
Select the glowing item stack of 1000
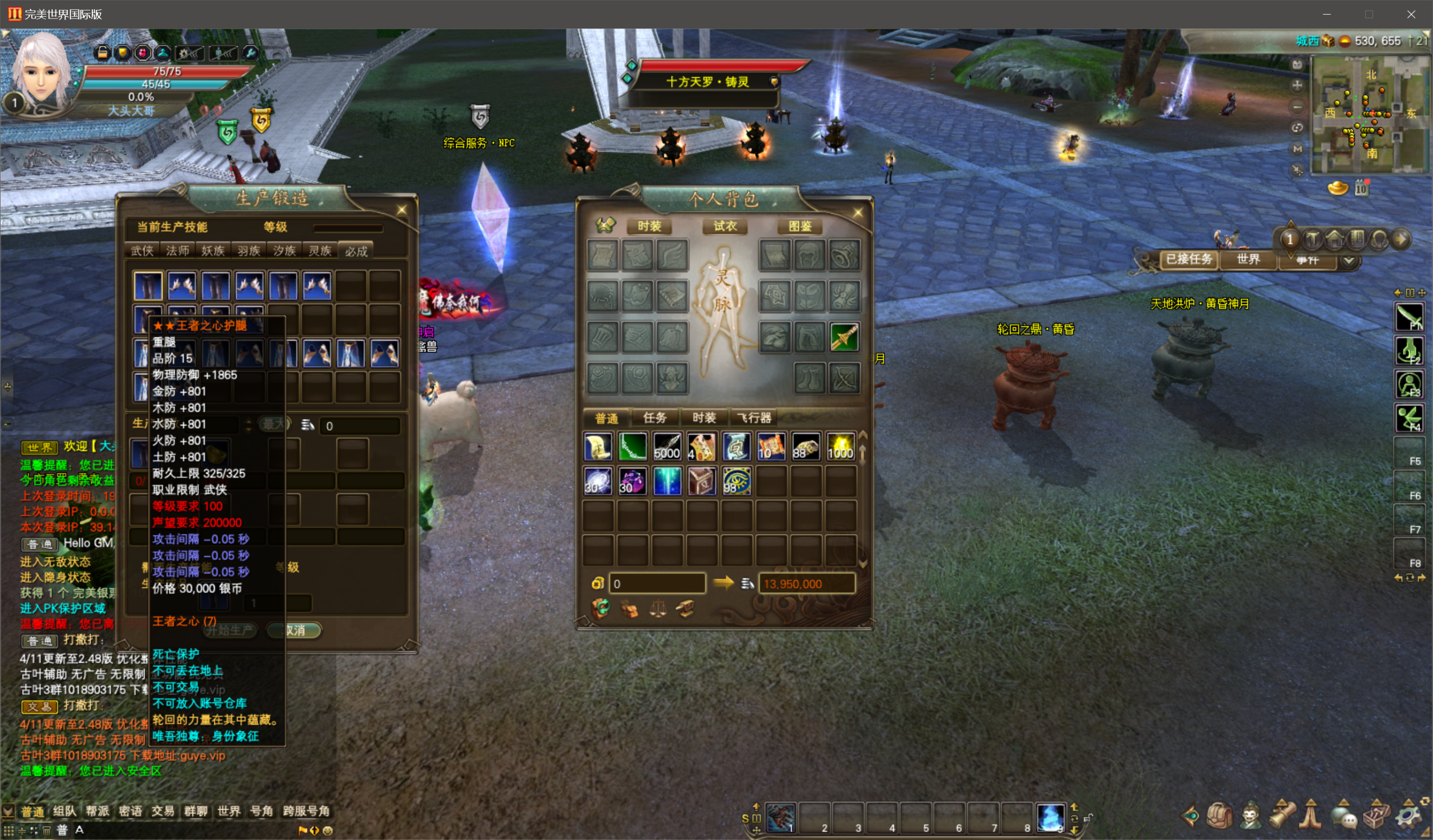tap(840, 447)
